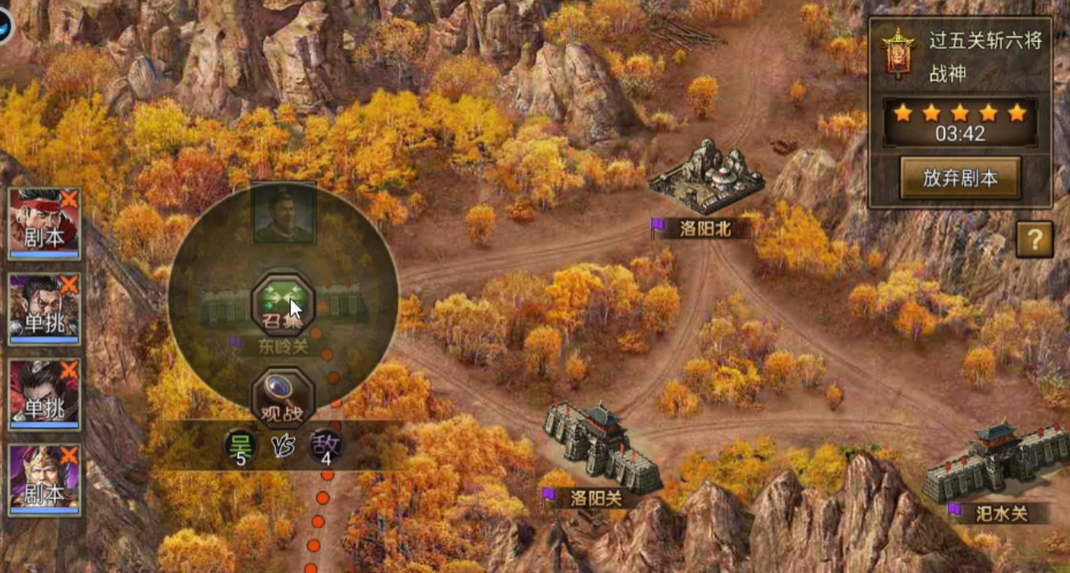Image resolution: width=1070 pixels, height=573 pixels.
Task: Choose the 观战 spectate button
Action: (x=283, y=397)
